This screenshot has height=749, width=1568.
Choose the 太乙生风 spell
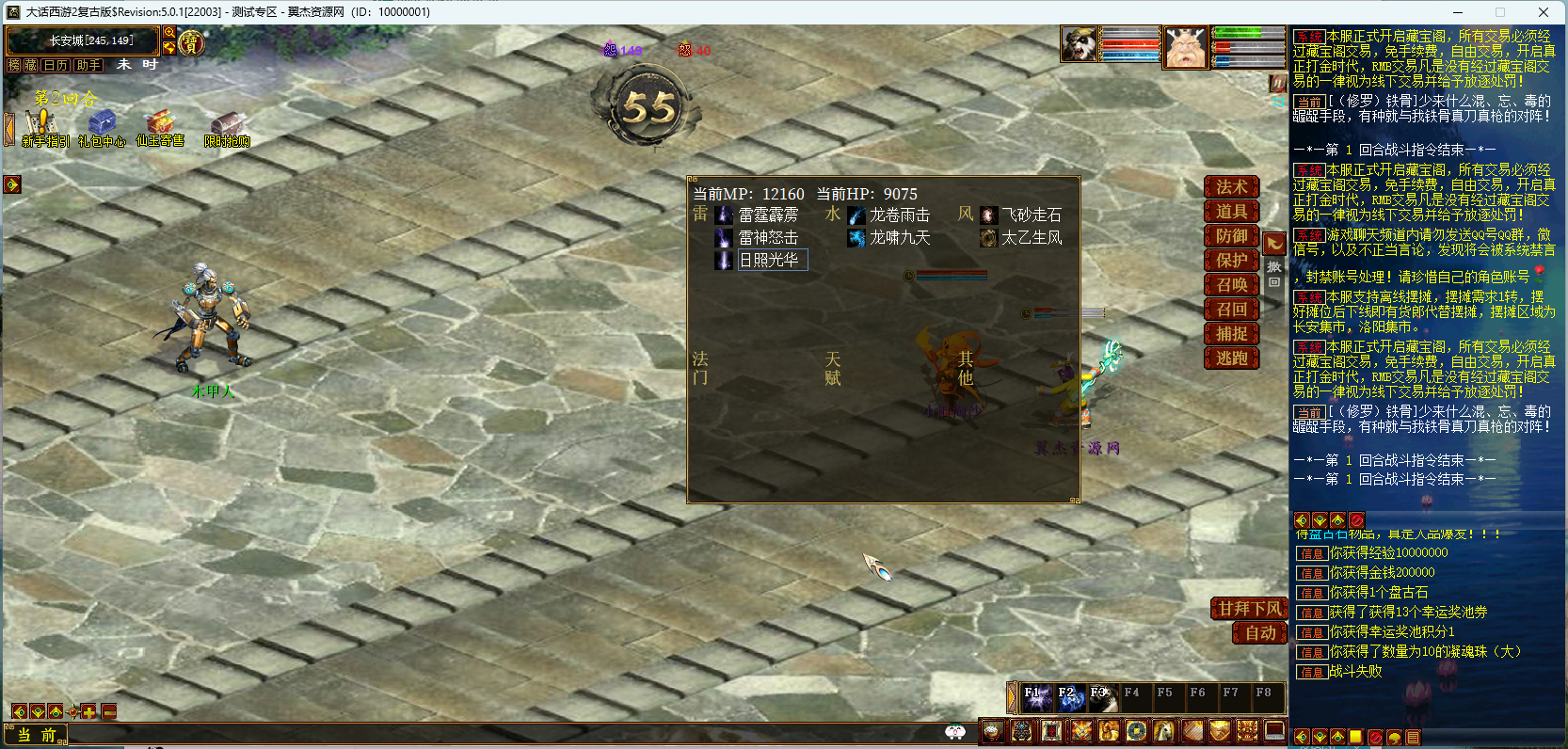point(1031,238)
